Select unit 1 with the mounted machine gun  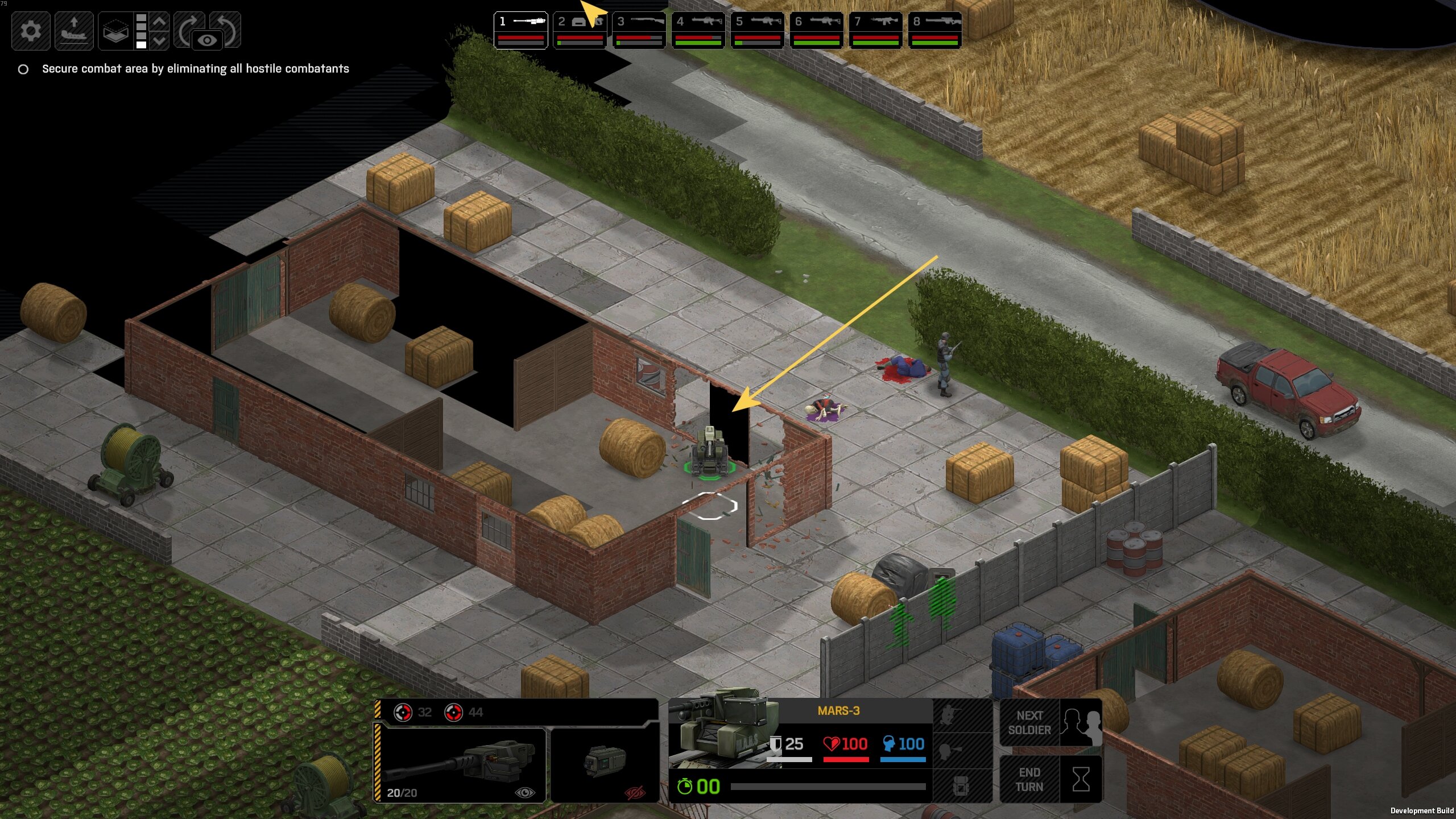tap(520, 30)
